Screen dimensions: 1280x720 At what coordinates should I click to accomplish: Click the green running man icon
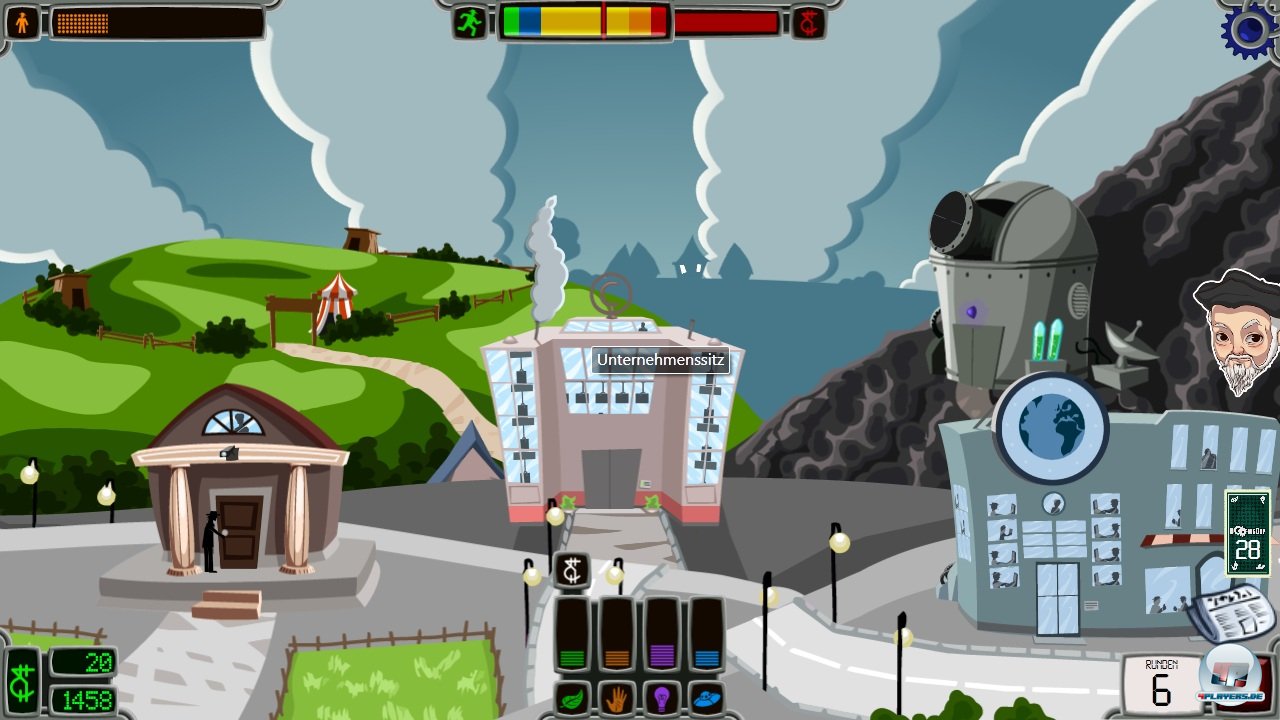pyautogui.click(x=470, y=22)
